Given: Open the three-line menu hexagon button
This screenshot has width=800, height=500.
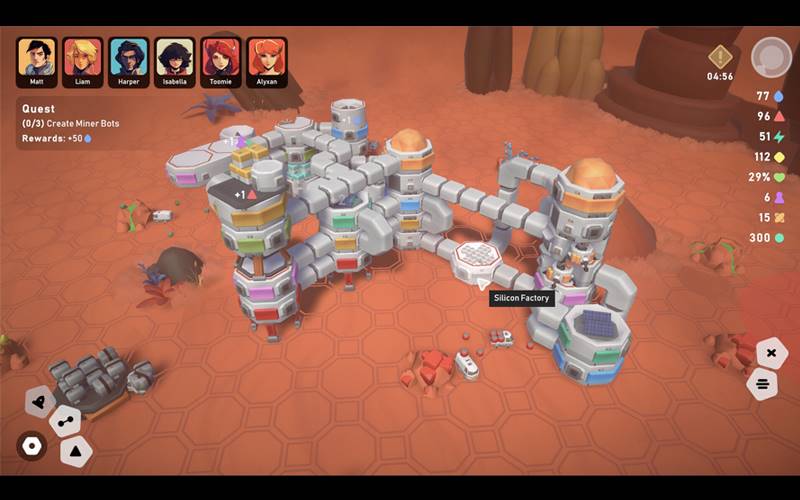Looking at the screenshot, I should click(763, 384).
